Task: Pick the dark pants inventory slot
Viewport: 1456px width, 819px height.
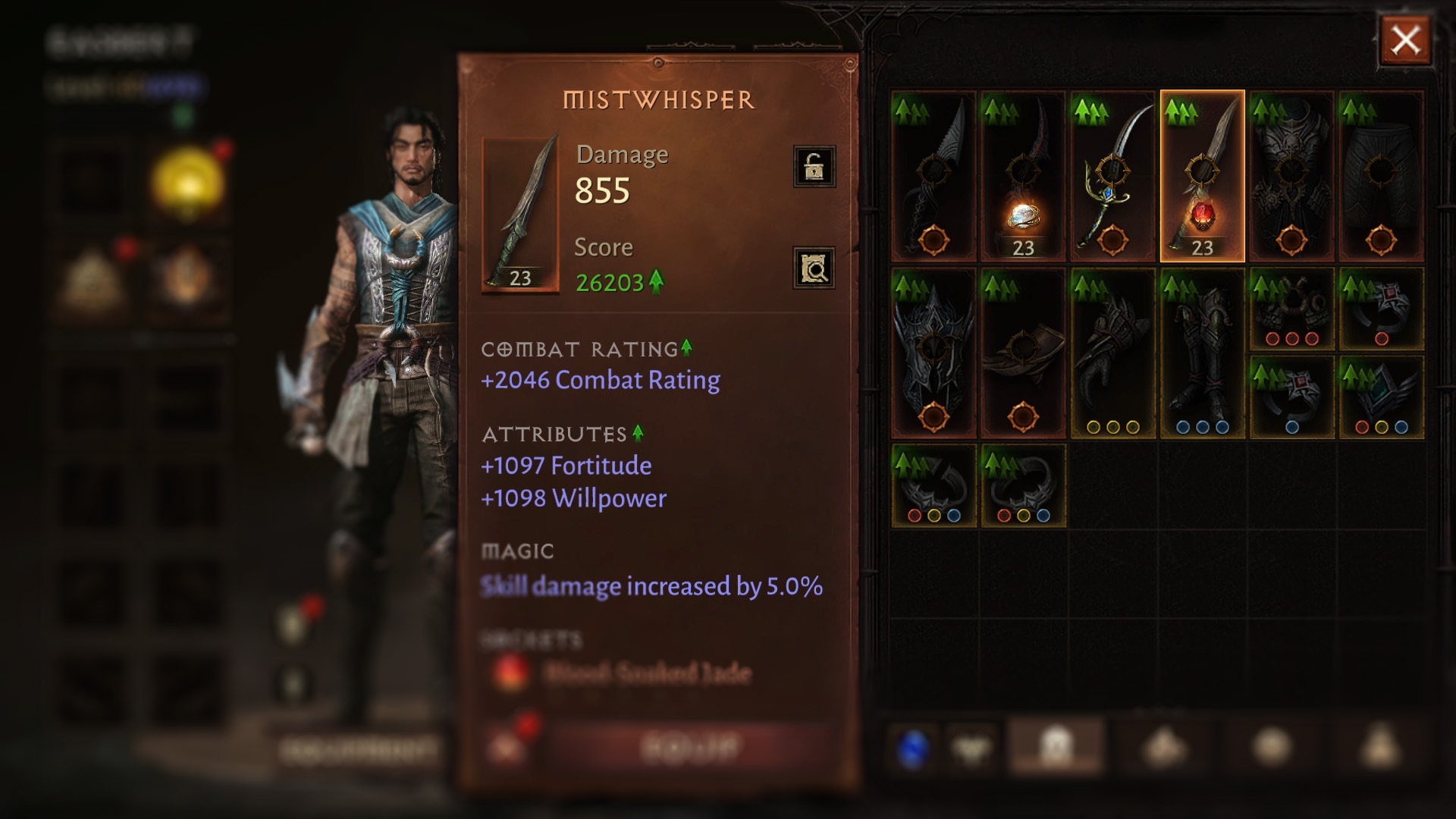Action: [1381, 177]
